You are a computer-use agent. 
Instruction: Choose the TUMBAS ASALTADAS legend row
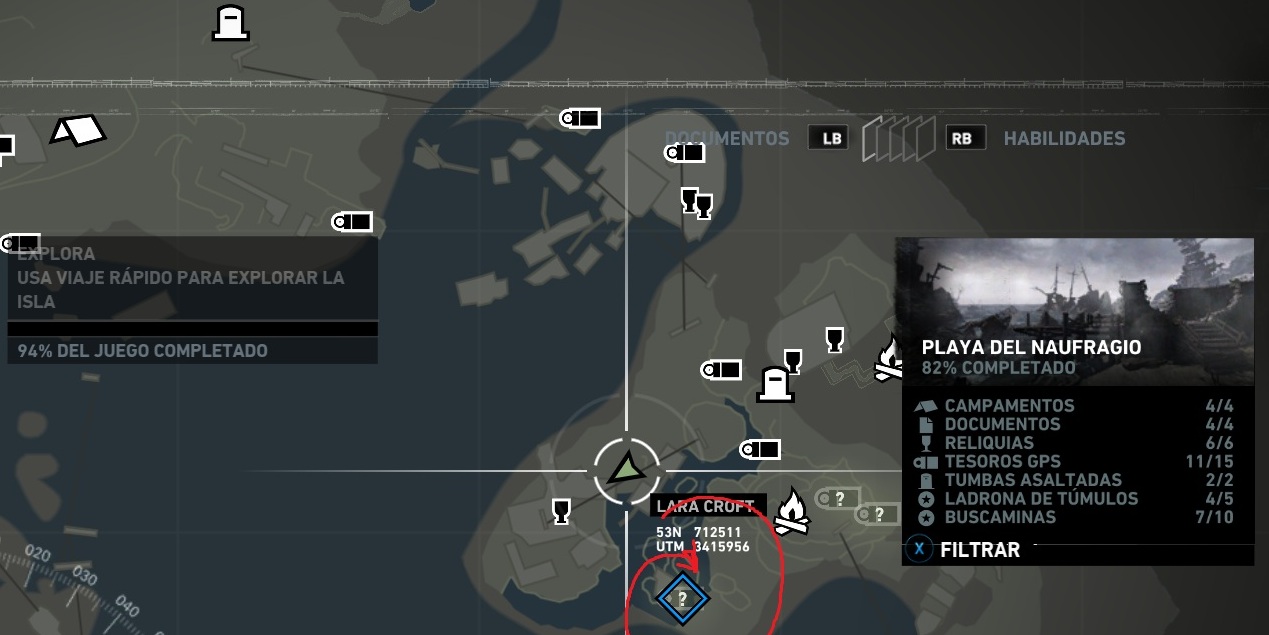pos(1075,480)
